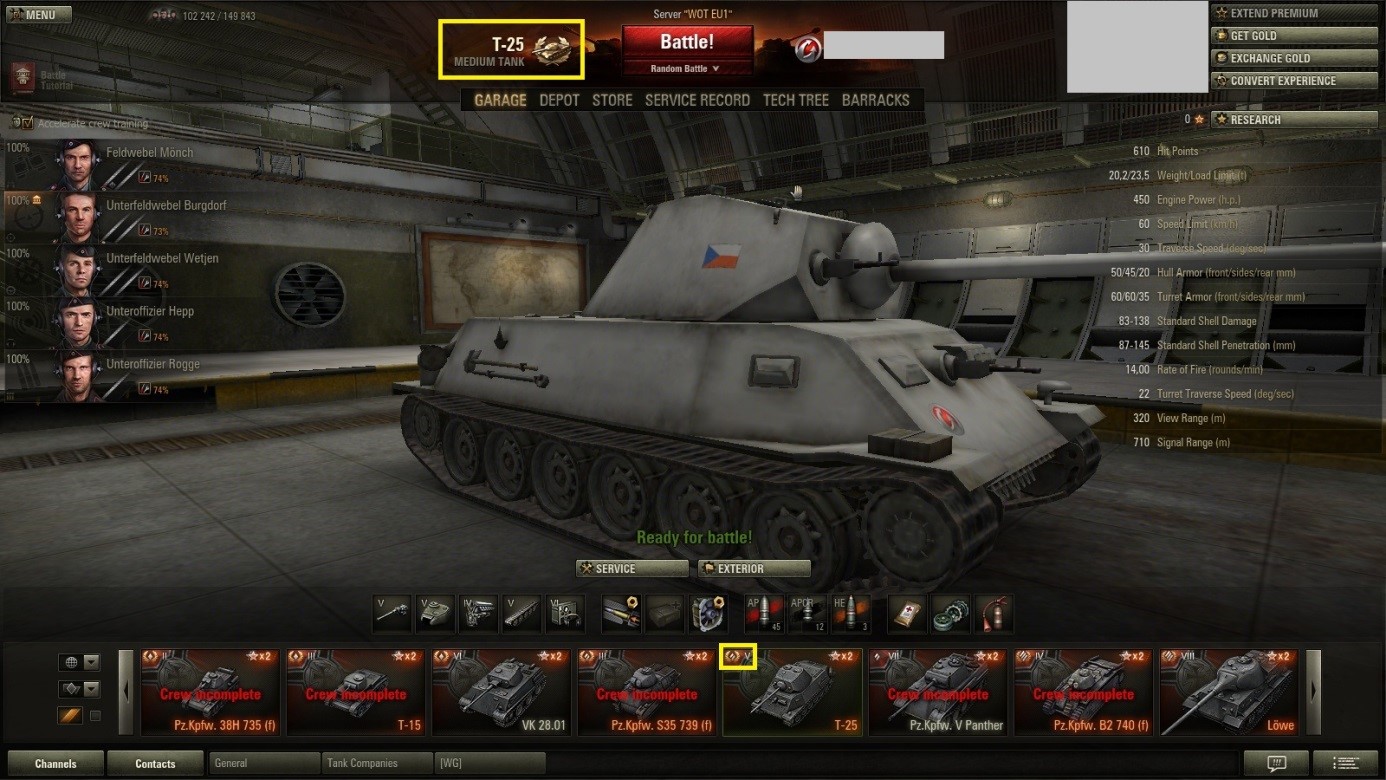This screenshot has width=1386, height=780.
Task: Pick the VK 28.01 tank thumbnail
Action: click(504, 692)
